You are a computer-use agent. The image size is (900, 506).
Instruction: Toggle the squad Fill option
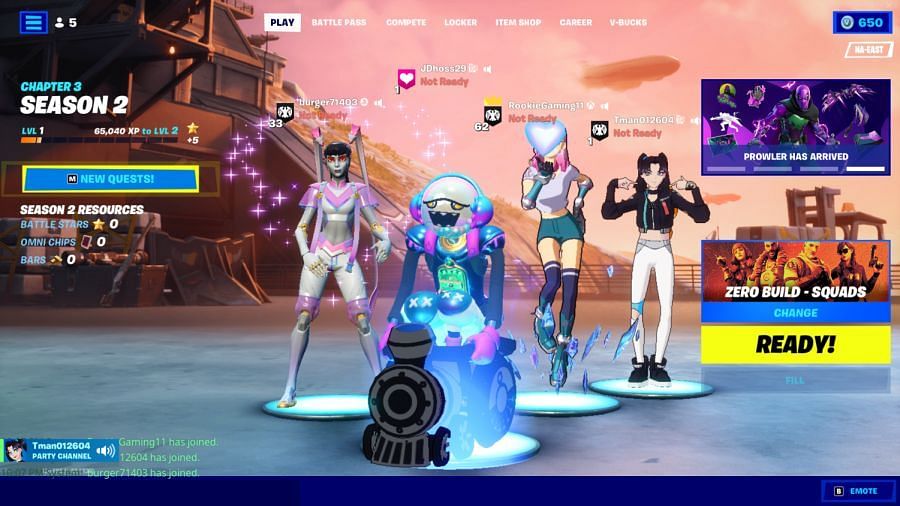click(795, 380)
